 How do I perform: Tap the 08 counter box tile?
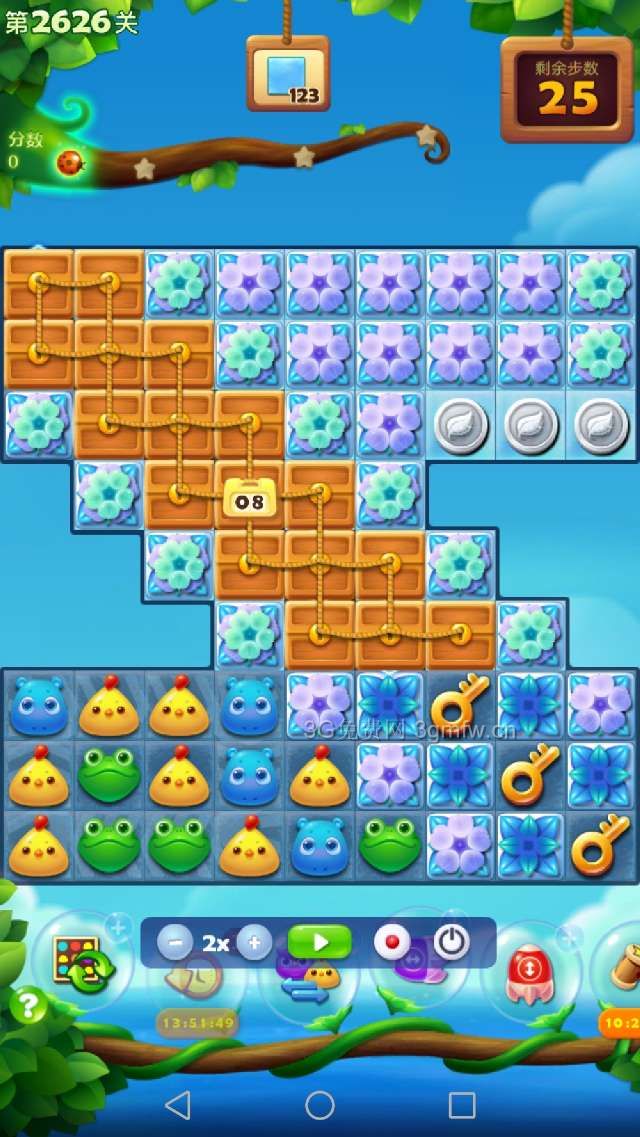pyautogui.click(x=249, y=498)
